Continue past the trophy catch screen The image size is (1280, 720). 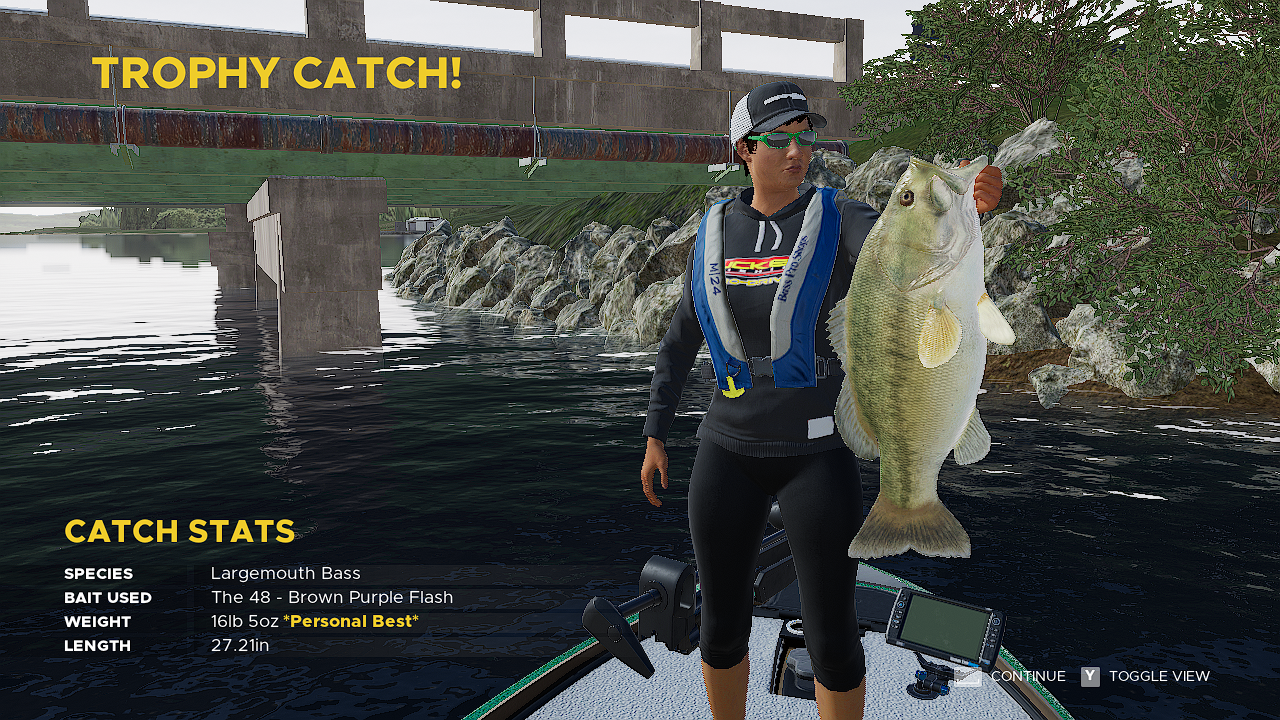(x=1027, y=677)
